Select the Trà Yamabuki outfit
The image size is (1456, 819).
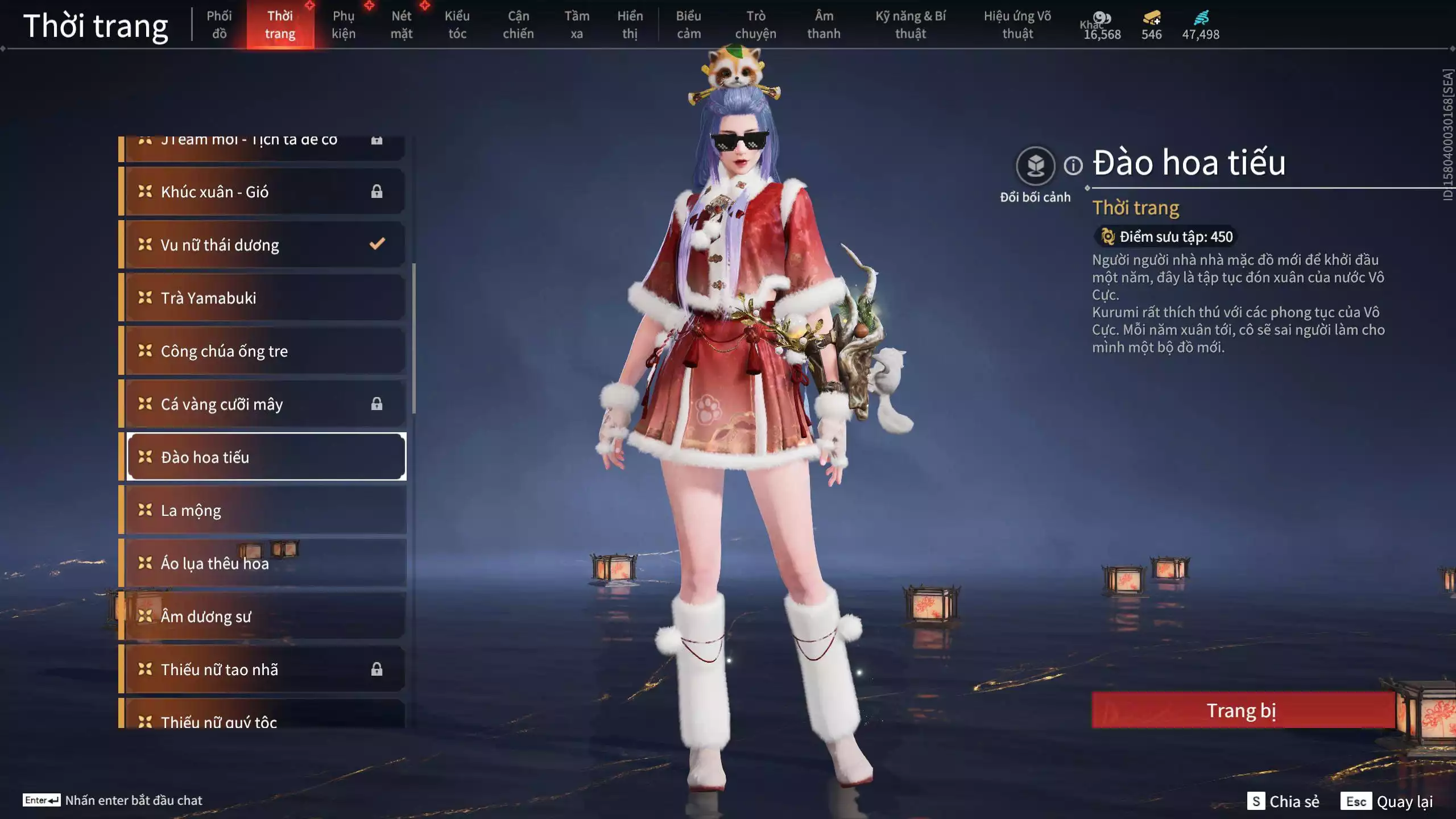(208, 297)
